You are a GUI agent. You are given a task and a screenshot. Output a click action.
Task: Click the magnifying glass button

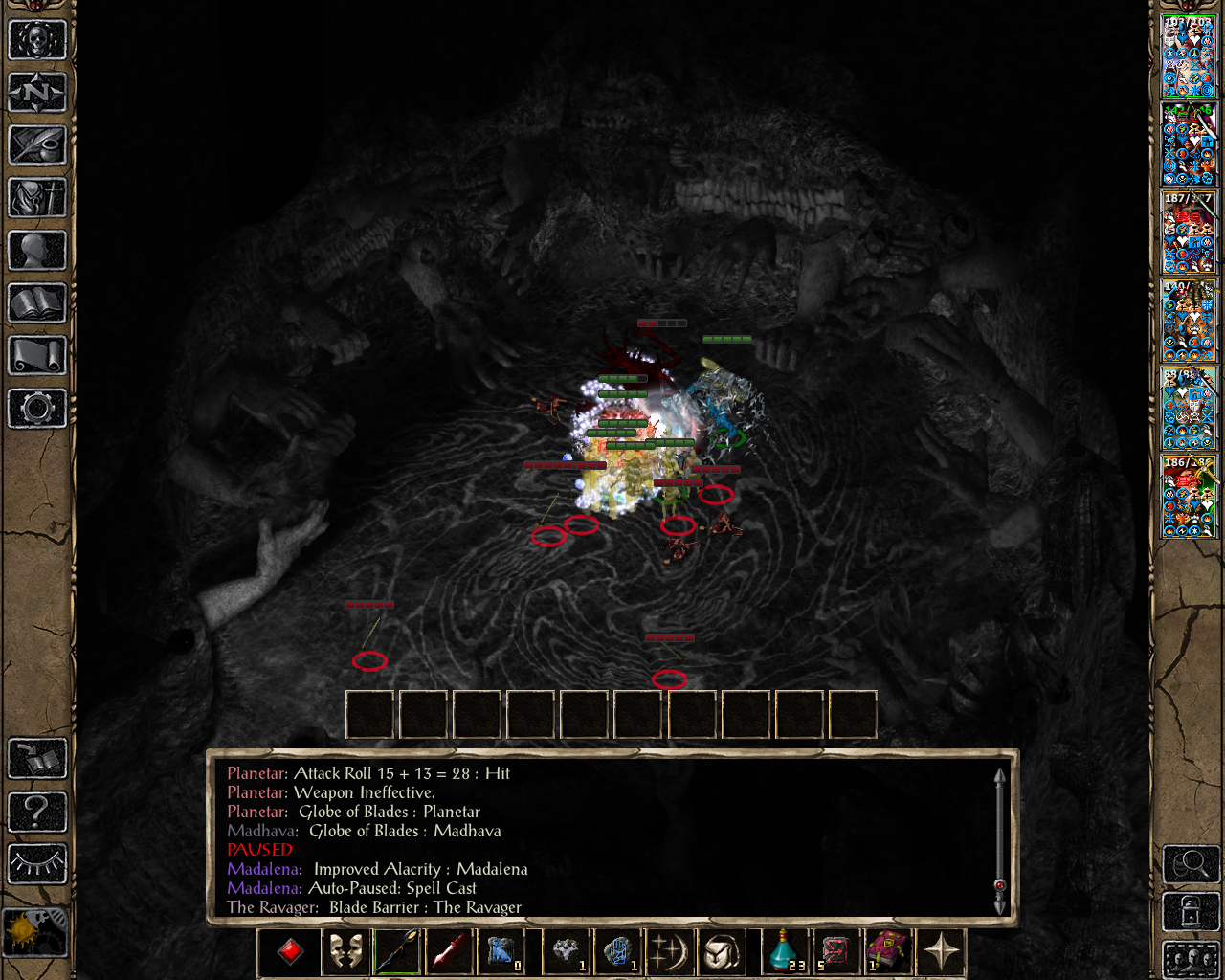[x=1191, y=865]
